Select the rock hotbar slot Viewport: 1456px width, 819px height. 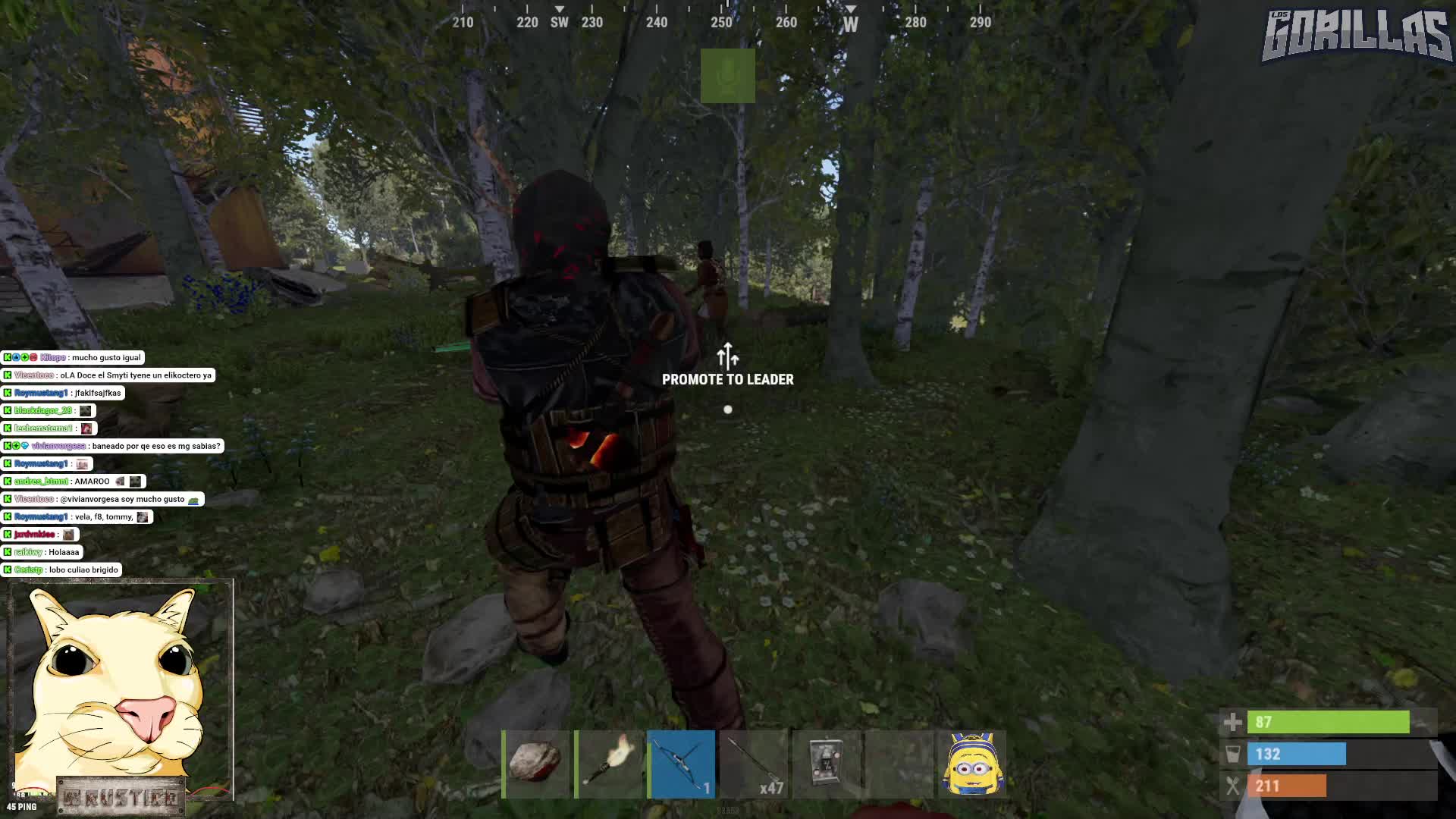536,764
